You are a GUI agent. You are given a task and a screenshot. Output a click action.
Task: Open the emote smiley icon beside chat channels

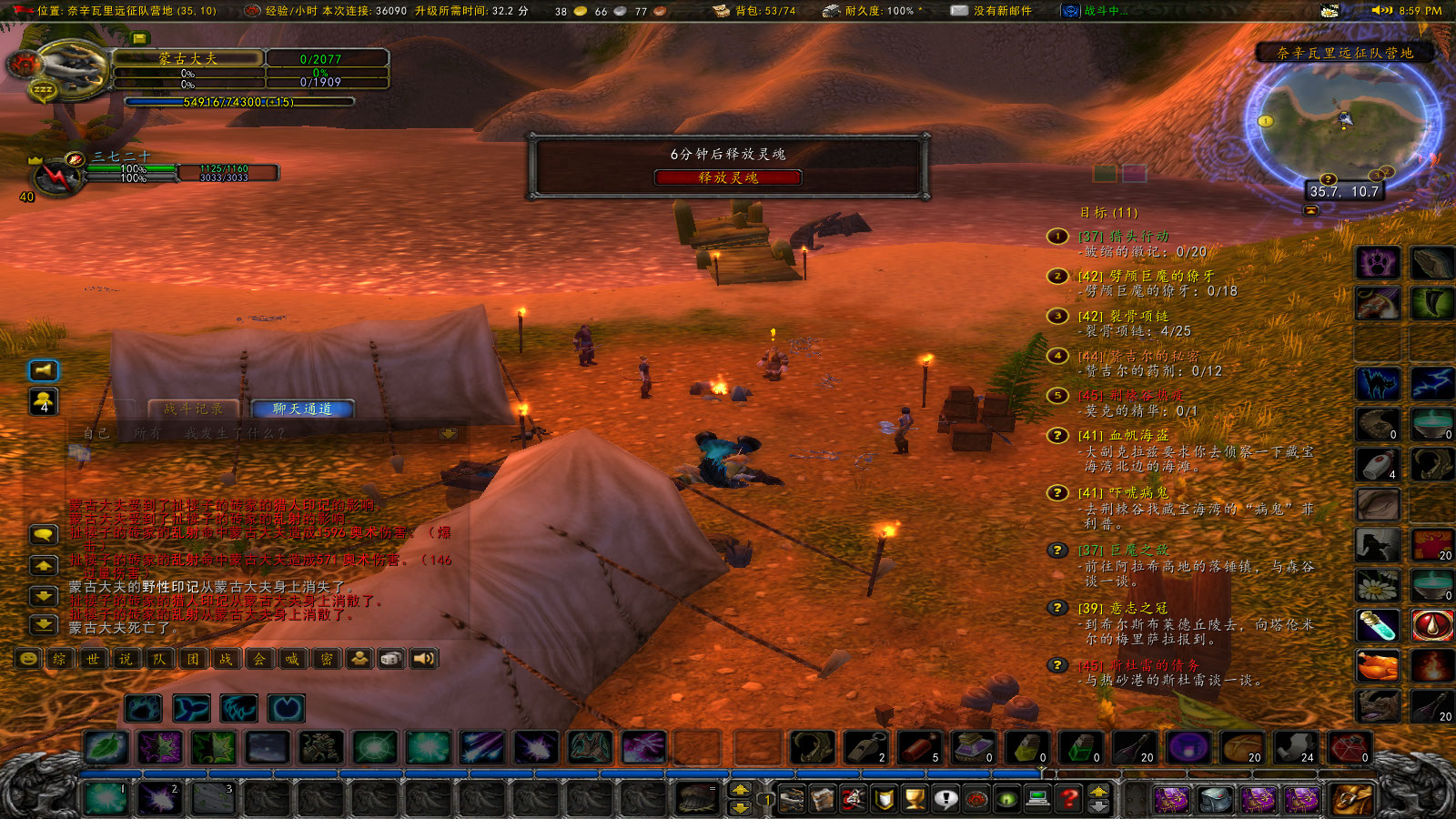(x=28, y=658)
